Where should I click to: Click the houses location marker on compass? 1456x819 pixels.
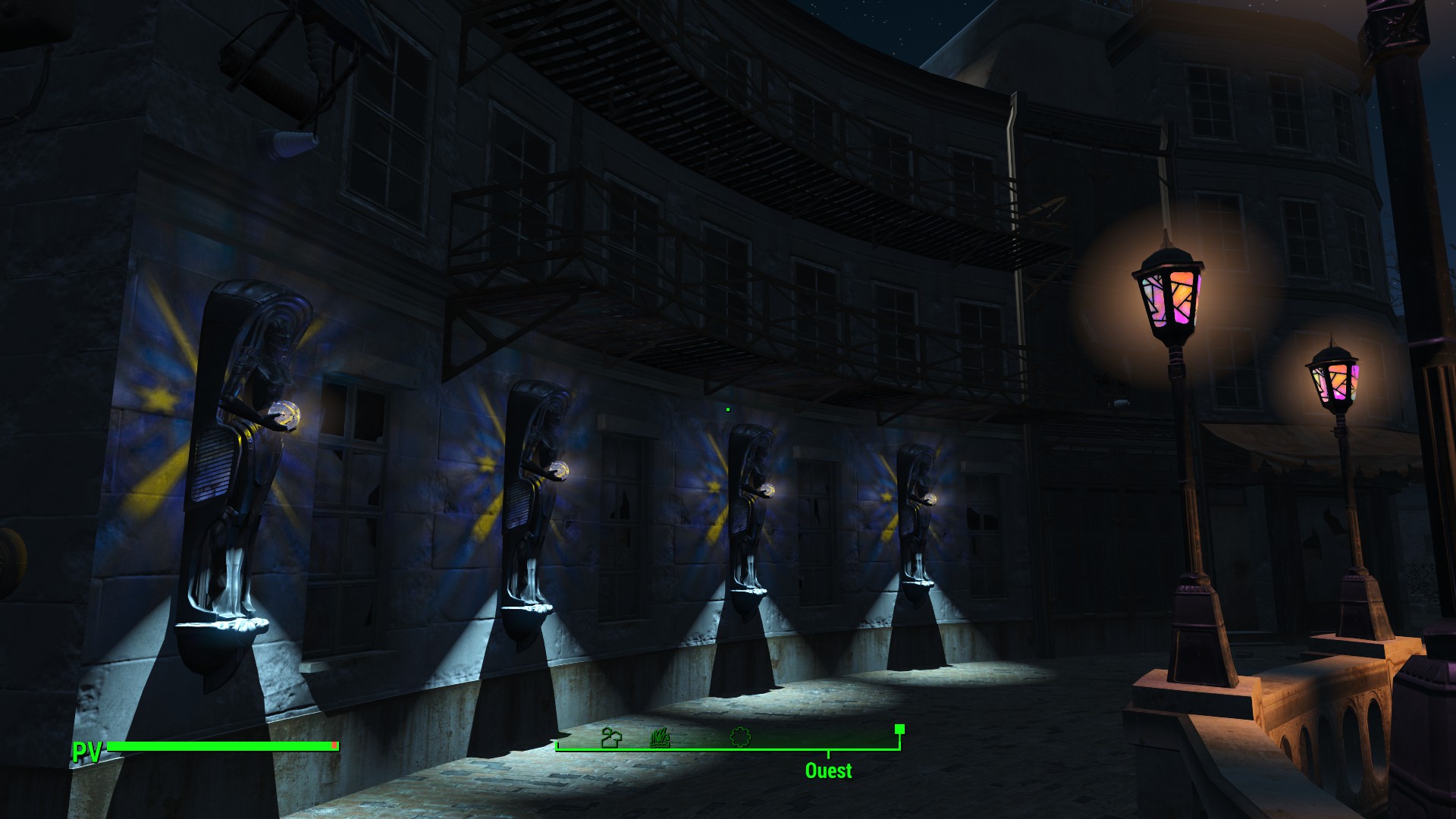click(x=610, y=737)
